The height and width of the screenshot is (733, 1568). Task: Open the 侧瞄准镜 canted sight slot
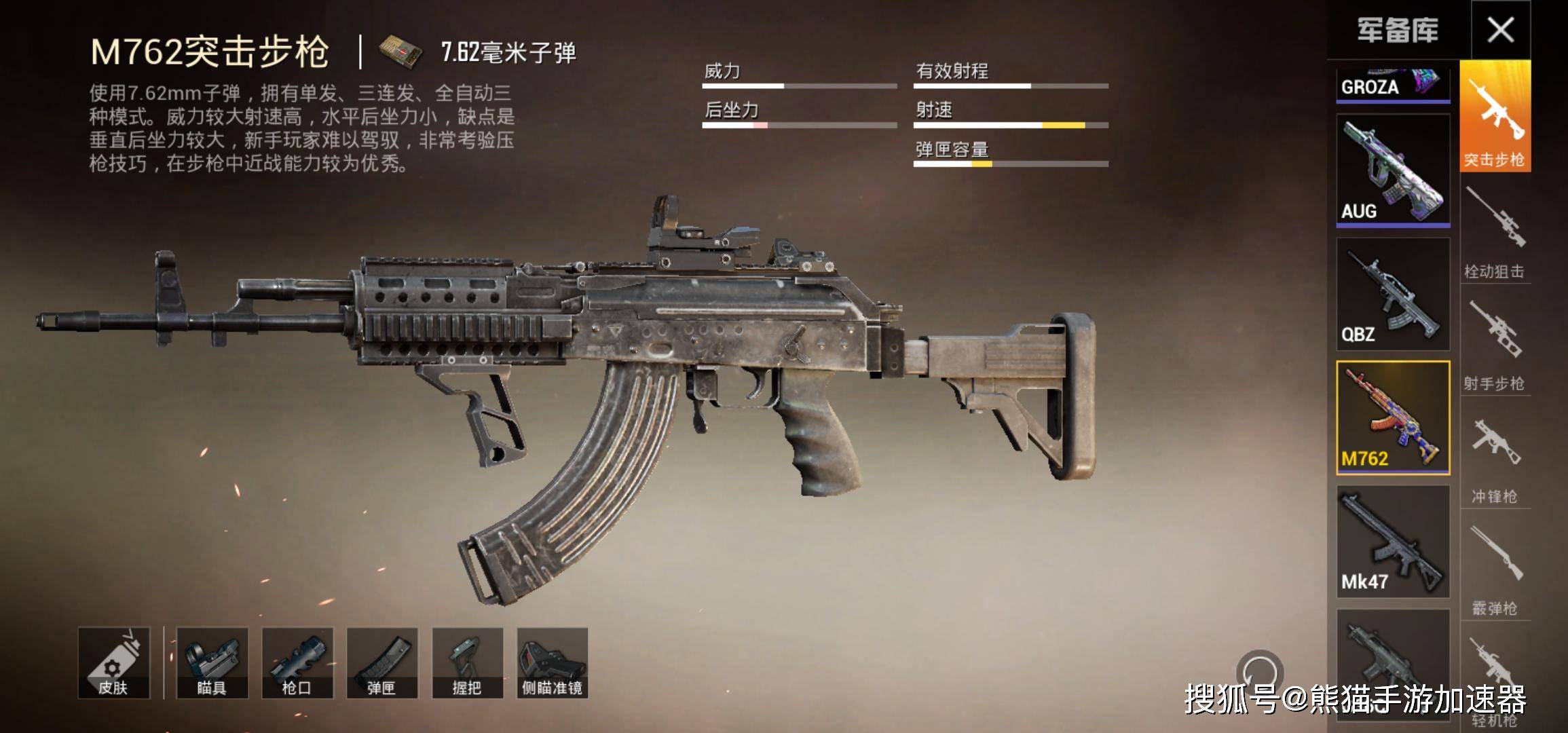click(552, 663)
